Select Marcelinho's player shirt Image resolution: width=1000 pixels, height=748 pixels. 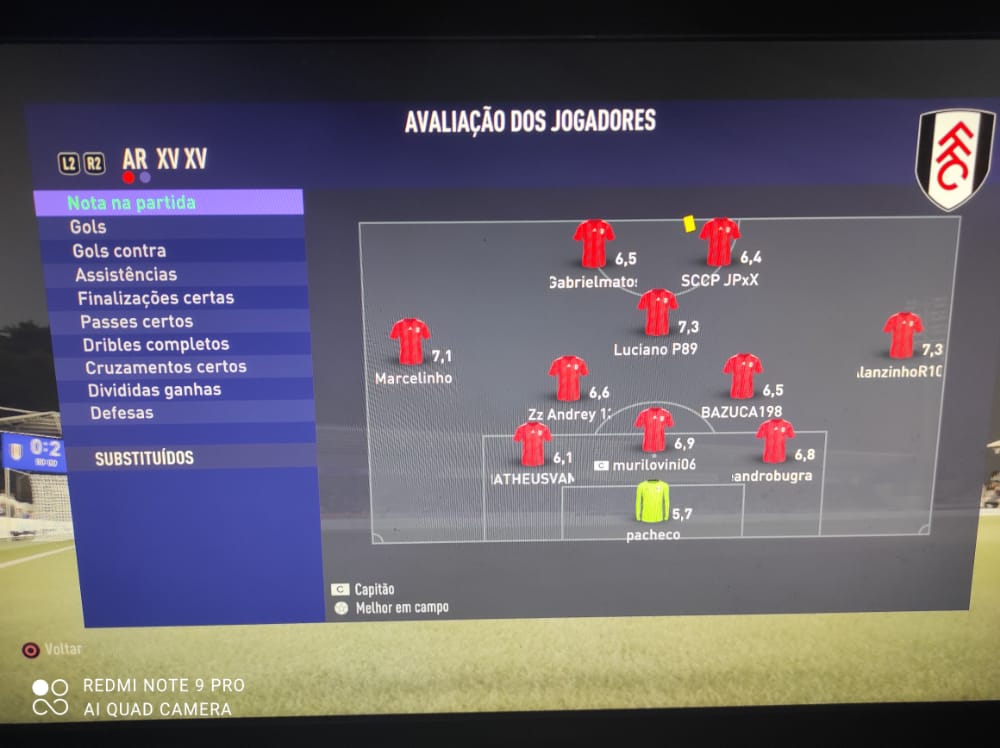(x=410, y=341)
